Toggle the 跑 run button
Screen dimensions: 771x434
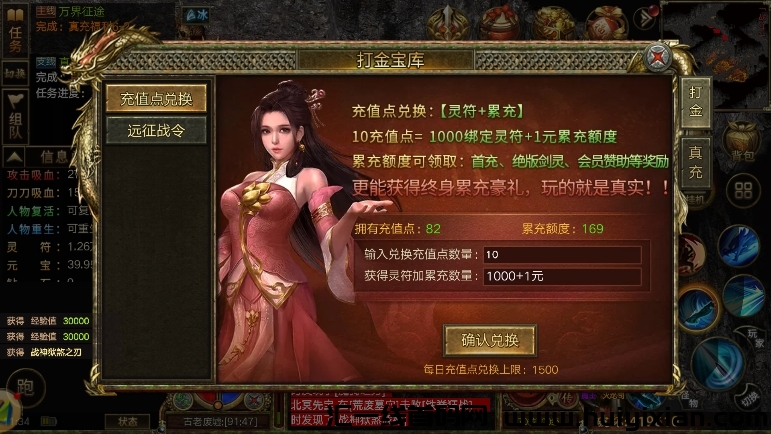25,386
